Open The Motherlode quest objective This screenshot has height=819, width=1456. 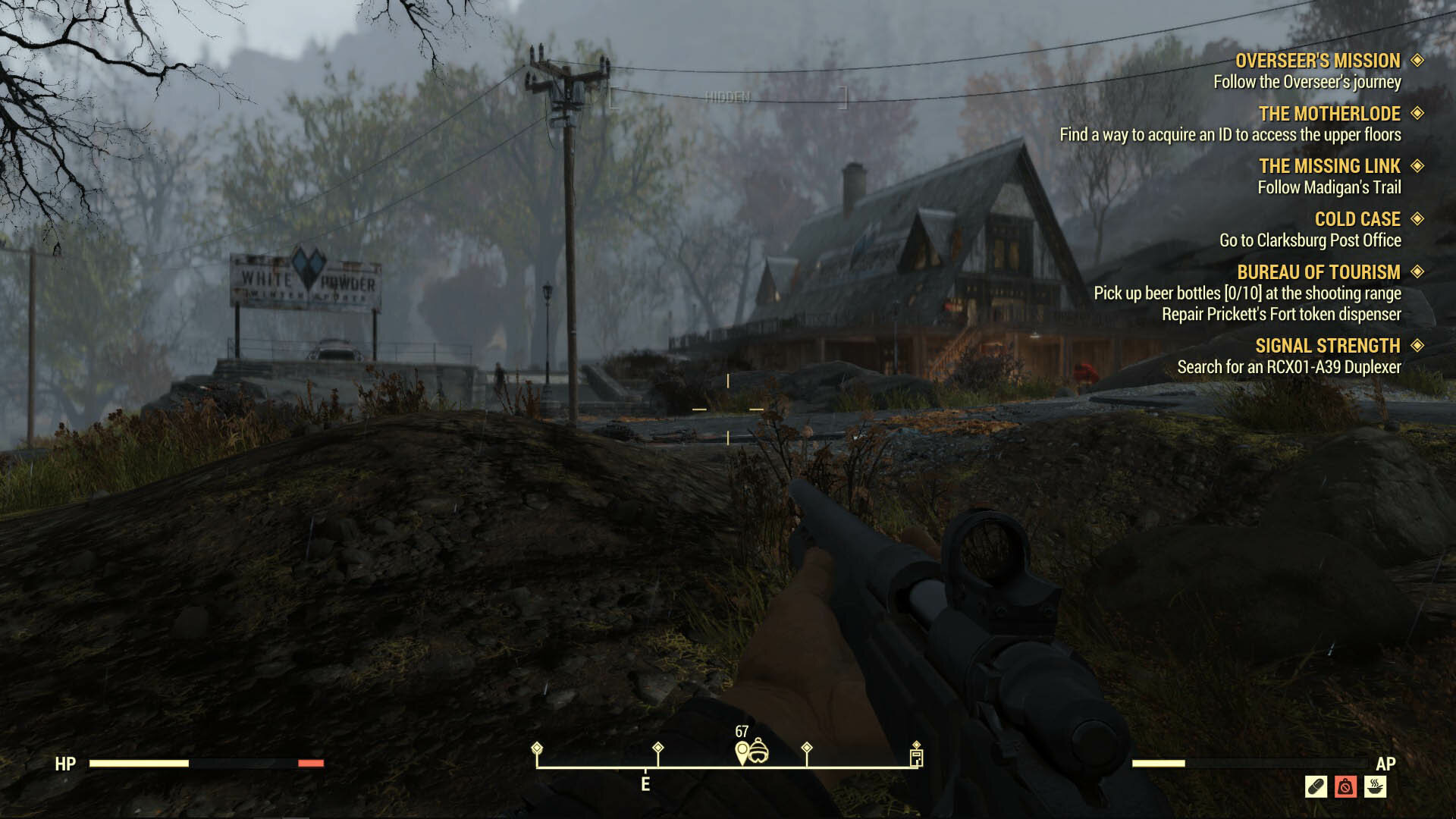1329,114
